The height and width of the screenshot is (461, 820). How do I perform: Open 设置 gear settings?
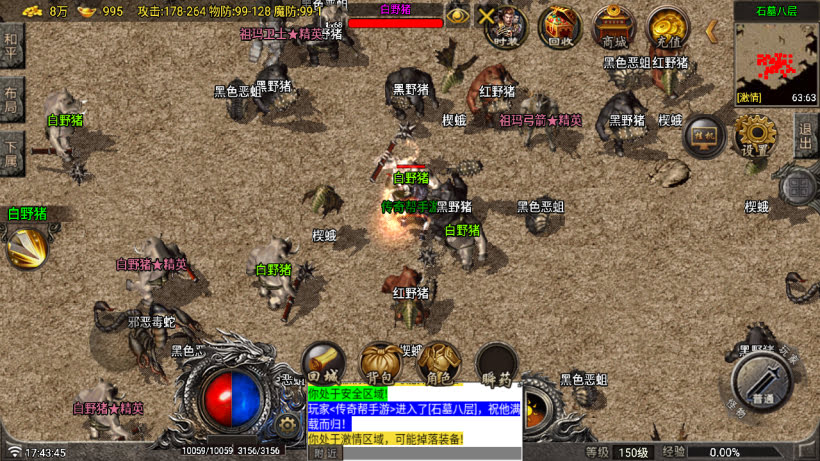(x=755, y=134)
